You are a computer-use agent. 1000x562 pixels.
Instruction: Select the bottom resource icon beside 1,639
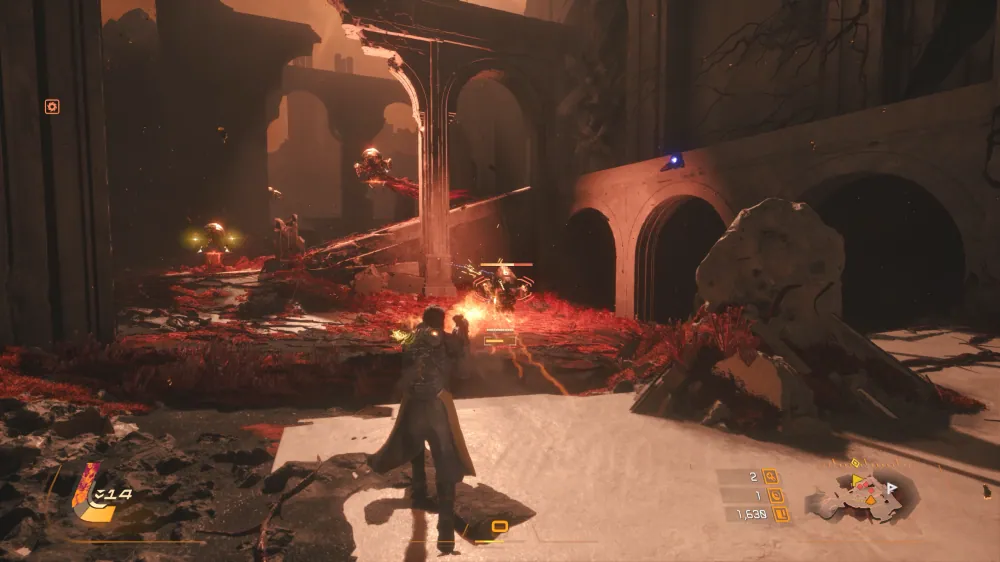tap(781, 514)
